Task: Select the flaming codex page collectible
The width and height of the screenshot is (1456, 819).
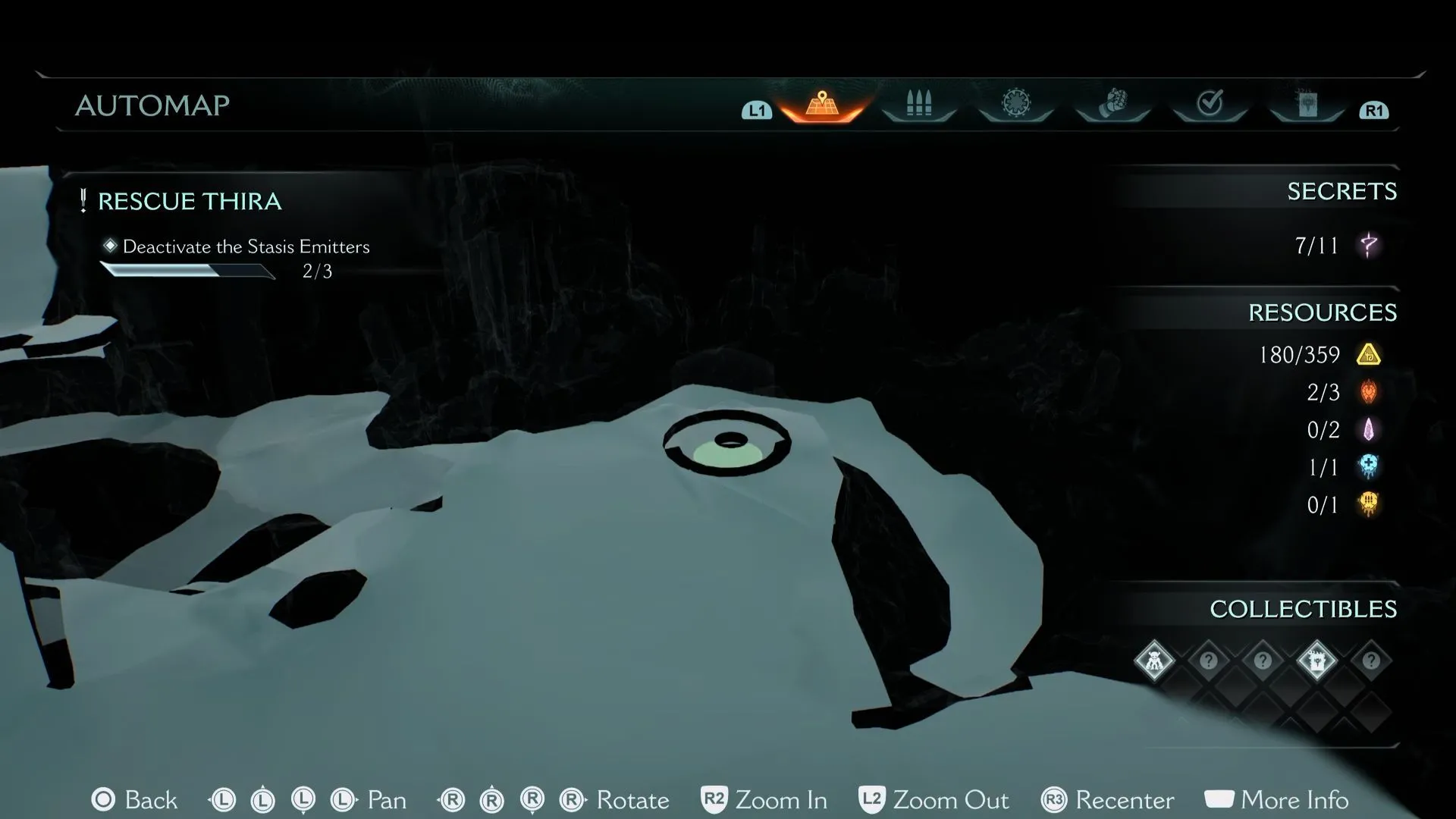Action: pos(1316,661)
